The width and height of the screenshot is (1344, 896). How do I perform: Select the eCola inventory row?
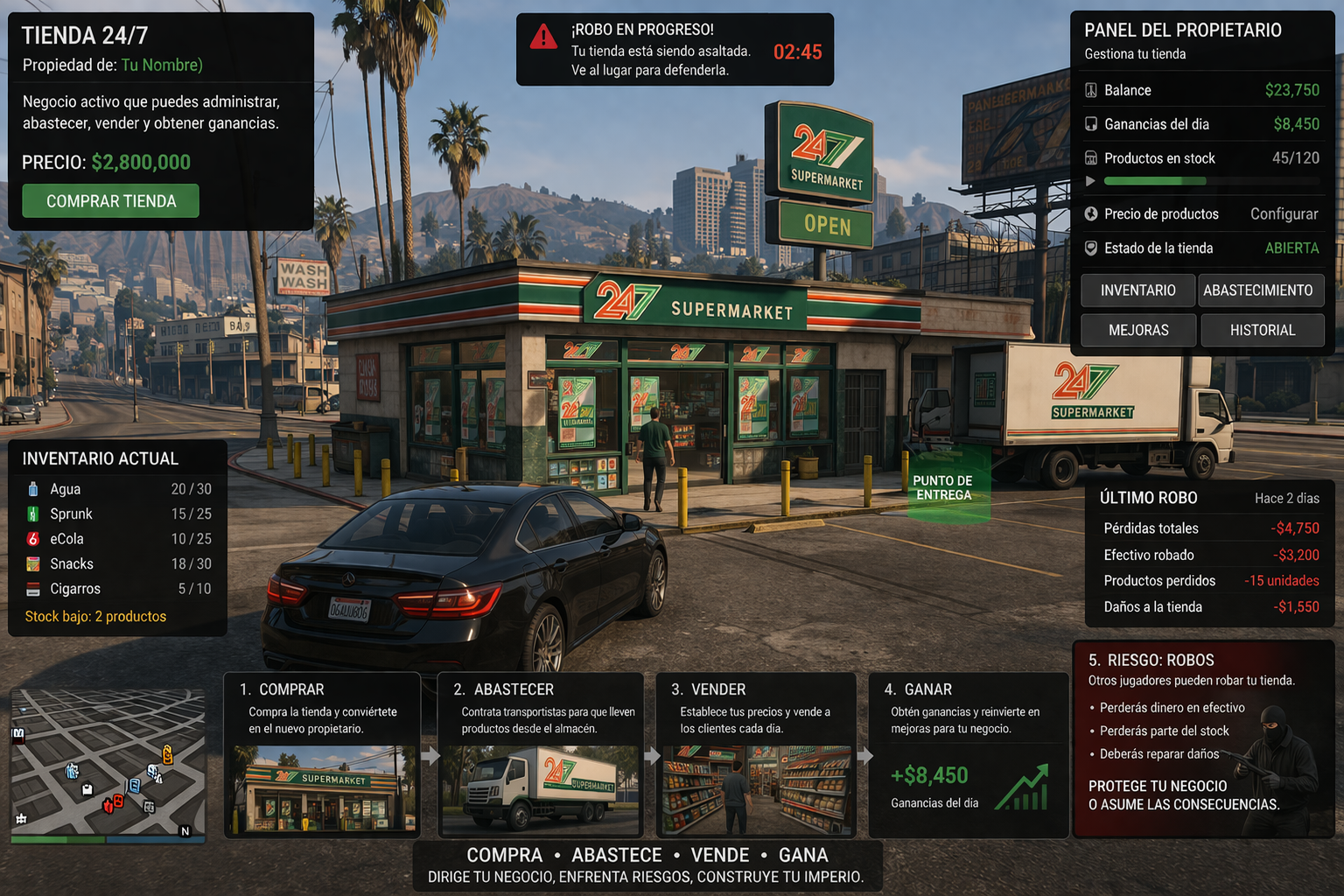pos(118,539)
